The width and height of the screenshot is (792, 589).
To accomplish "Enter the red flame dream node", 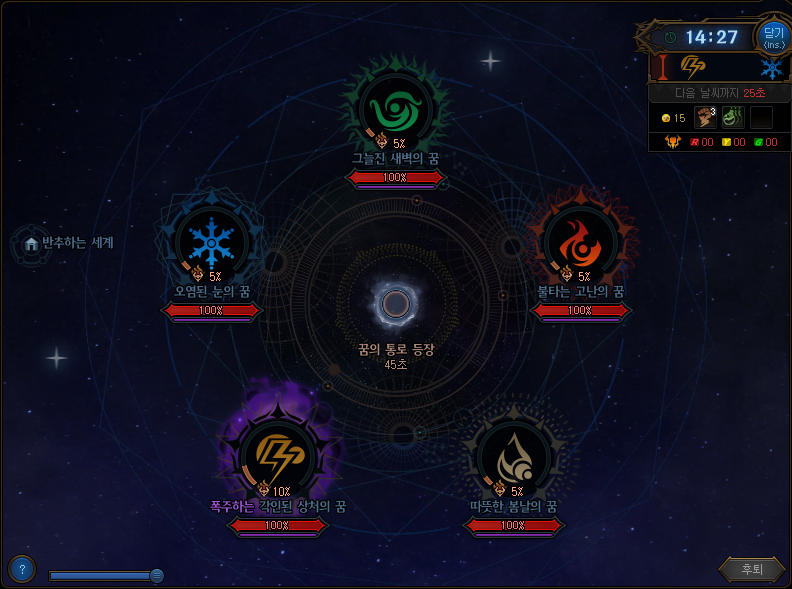I will (580, 240).
